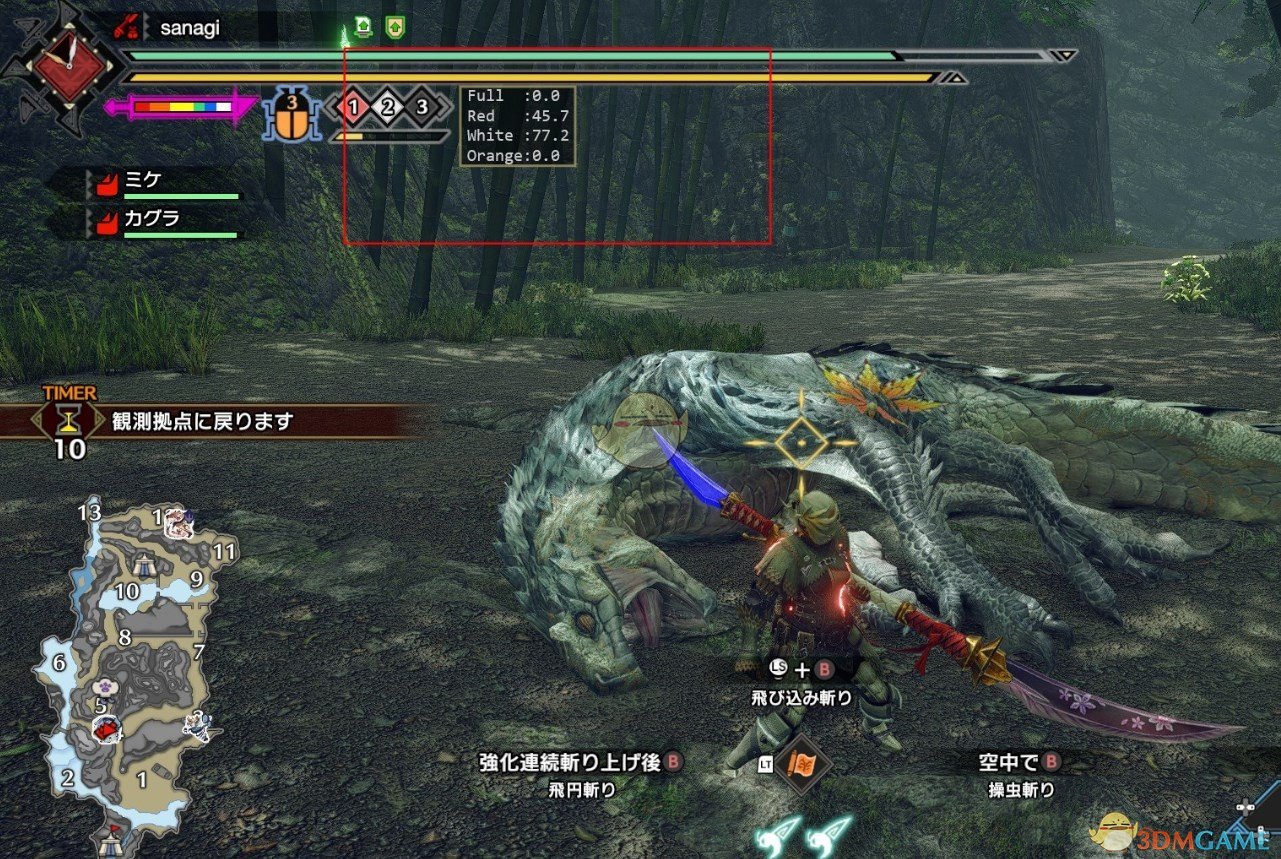Select Wirebug slot 1
1281x859 pixels.
click(x=353, y=107)
